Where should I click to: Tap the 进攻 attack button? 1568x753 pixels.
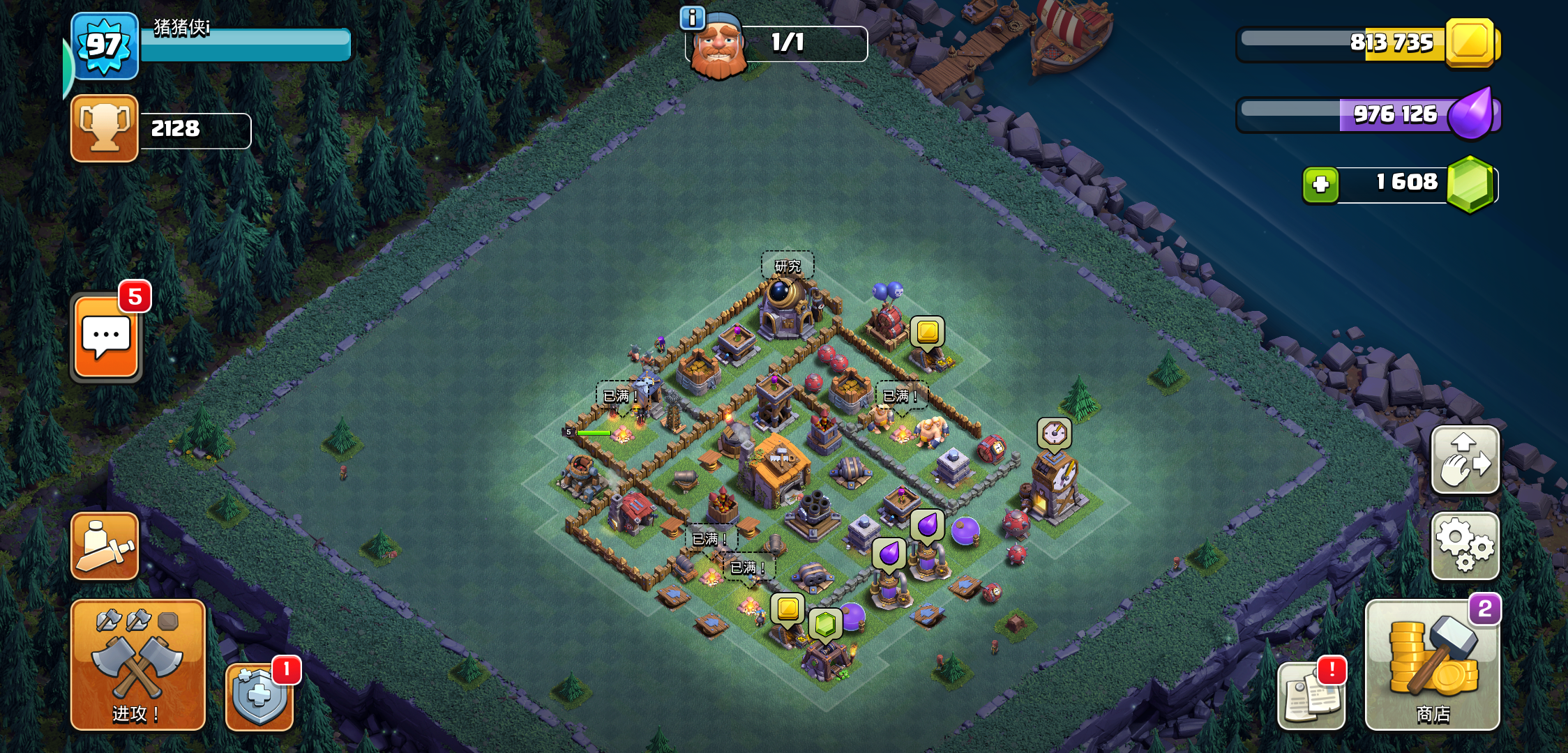click(x=137, y=664)
